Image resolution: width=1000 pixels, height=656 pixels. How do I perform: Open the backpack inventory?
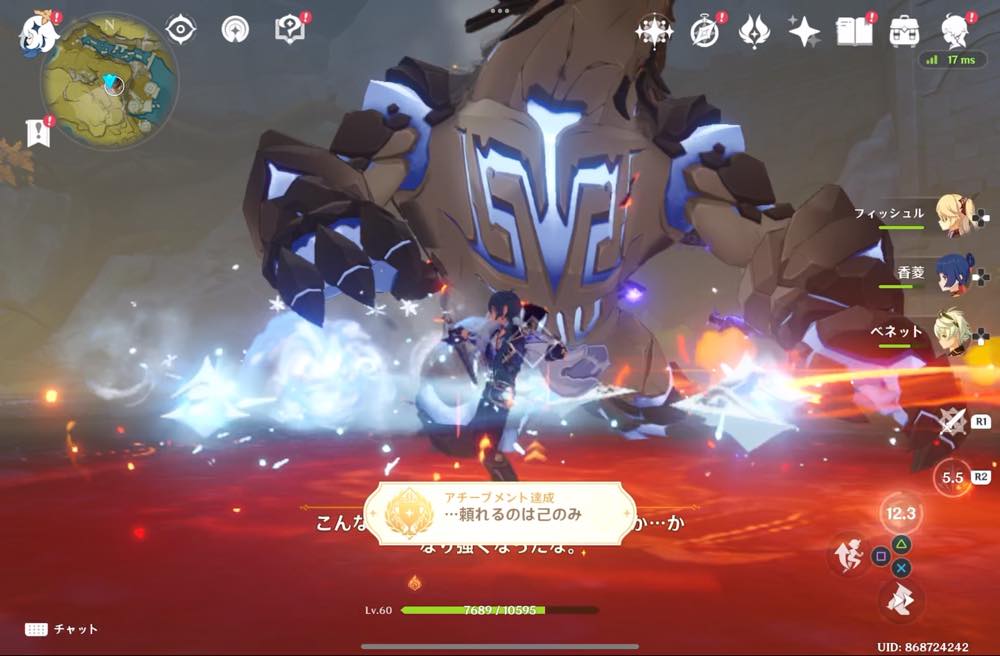click(904, 31)
